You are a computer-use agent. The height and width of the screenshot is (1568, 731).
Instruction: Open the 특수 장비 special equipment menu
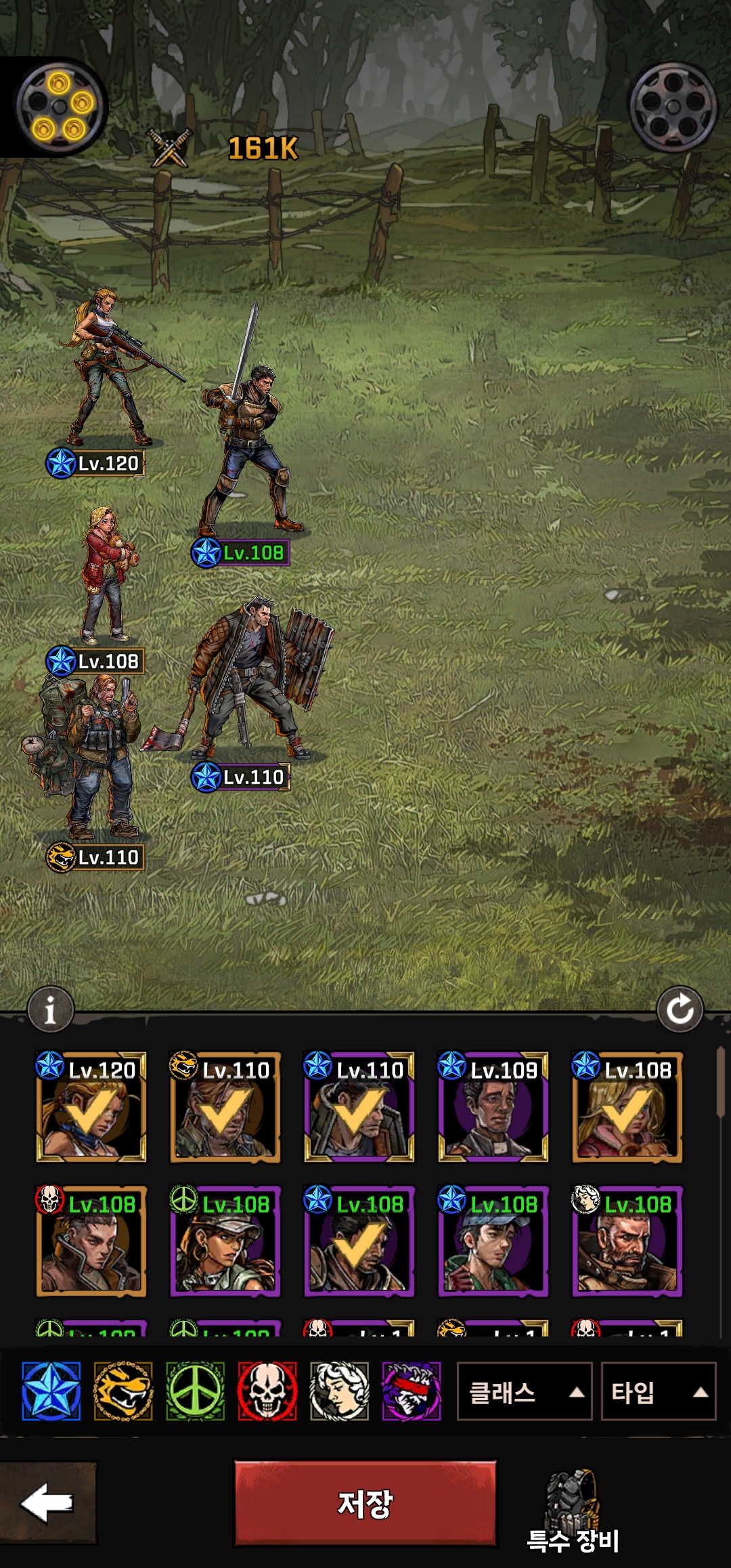pyautogui.click(x=573, y=1511)
